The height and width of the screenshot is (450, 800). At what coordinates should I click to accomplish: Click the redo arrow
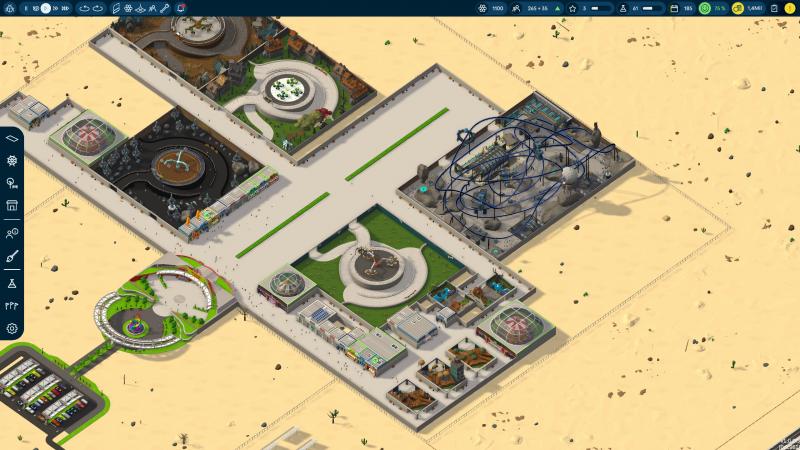pos(98,8)
